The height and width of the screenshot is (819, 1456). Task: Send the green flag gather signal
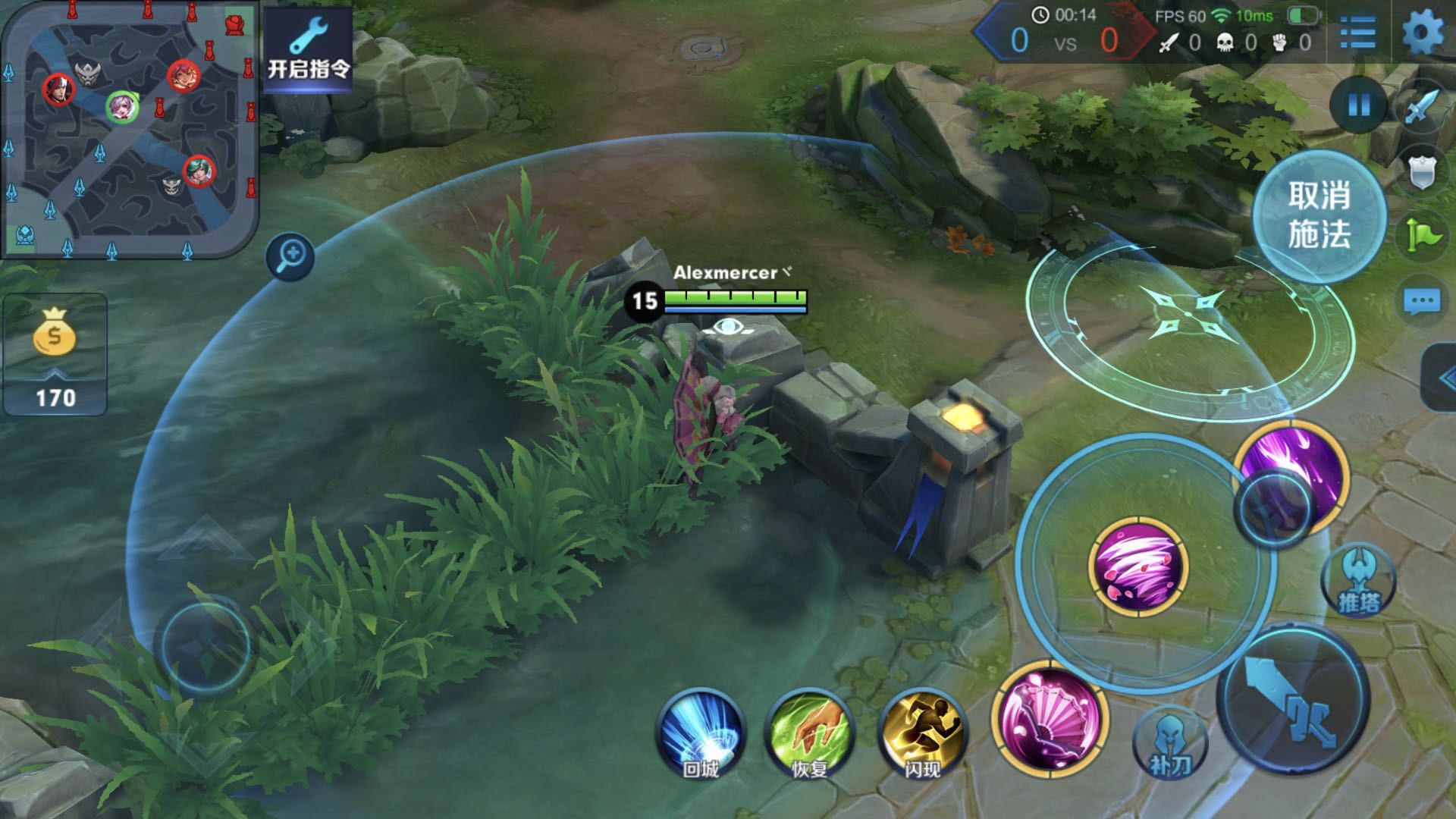click(1422, 234)
